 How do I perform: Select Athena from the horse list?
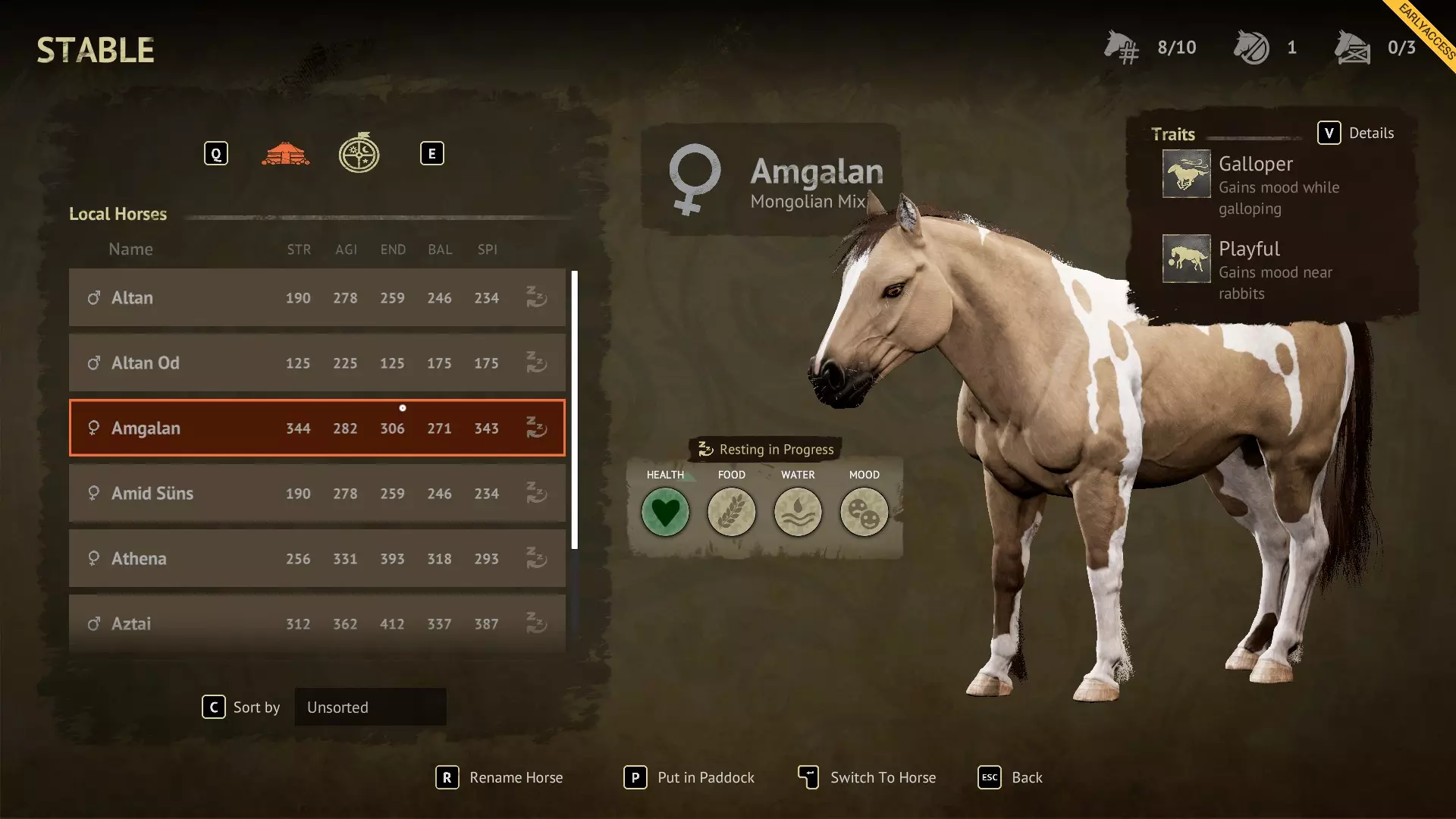point(317,559)
